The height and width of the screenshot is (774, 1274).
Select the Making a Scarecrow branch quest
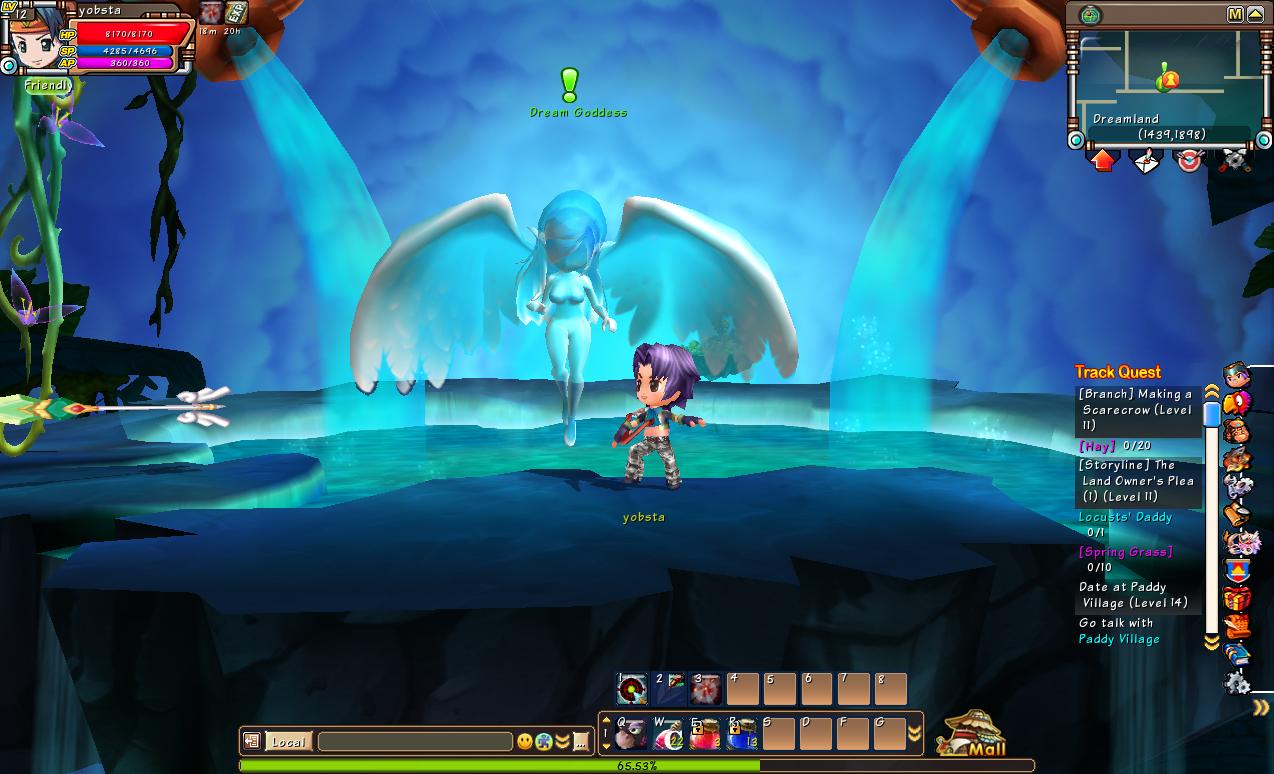point(1136,410)
